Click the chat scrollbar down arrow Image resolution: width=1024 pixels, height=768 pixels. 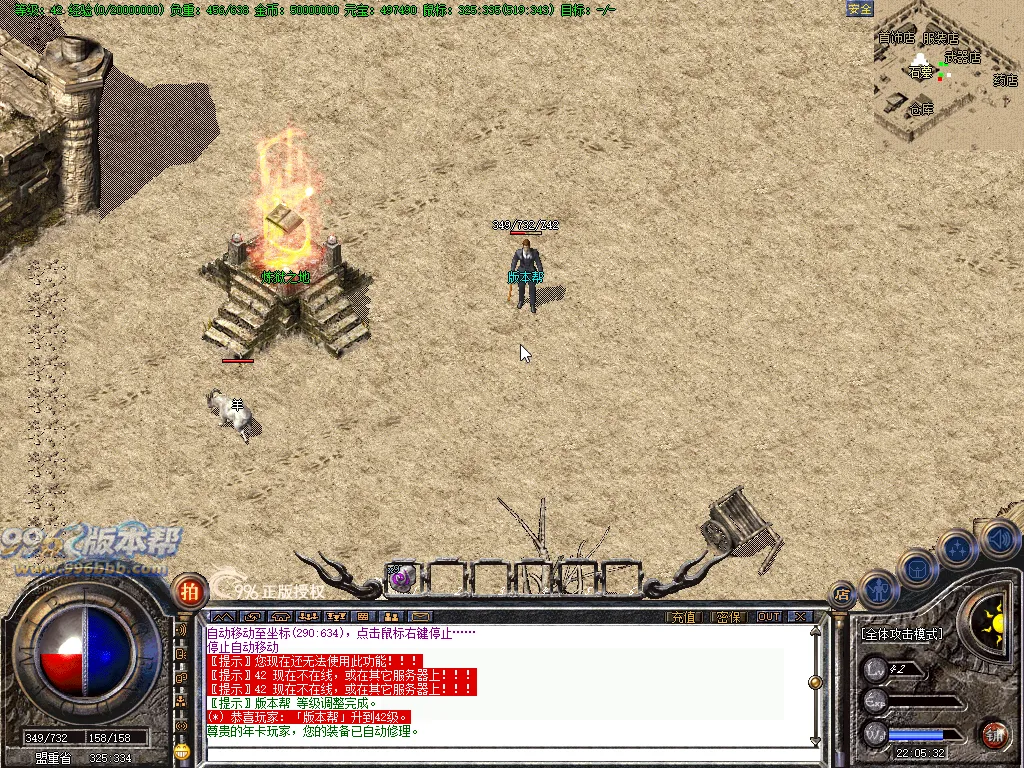[x=815, y=741]
